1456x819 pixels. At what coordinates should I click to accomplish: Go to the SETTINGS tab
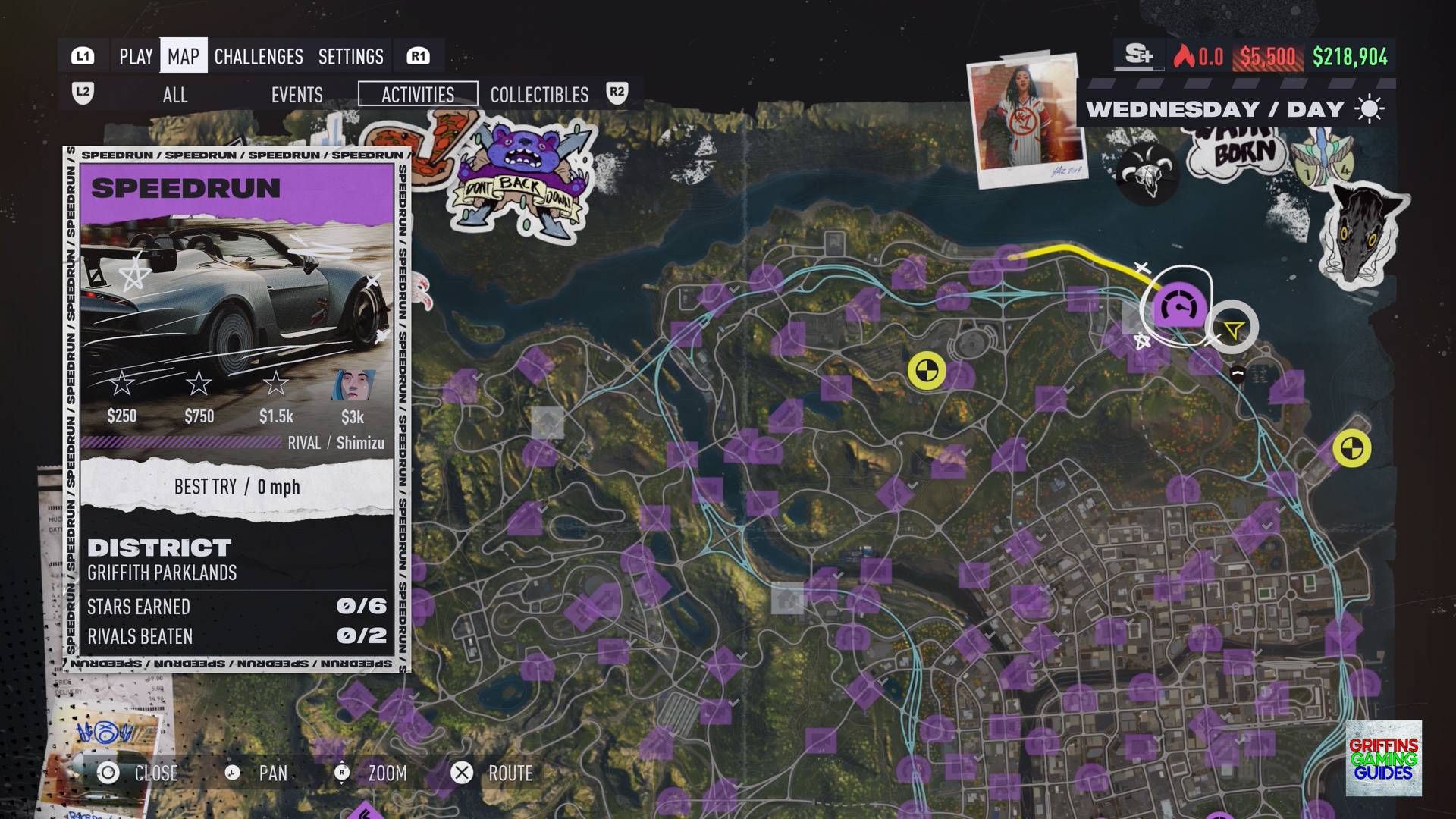pyautogui.click(x=350, y=56)
